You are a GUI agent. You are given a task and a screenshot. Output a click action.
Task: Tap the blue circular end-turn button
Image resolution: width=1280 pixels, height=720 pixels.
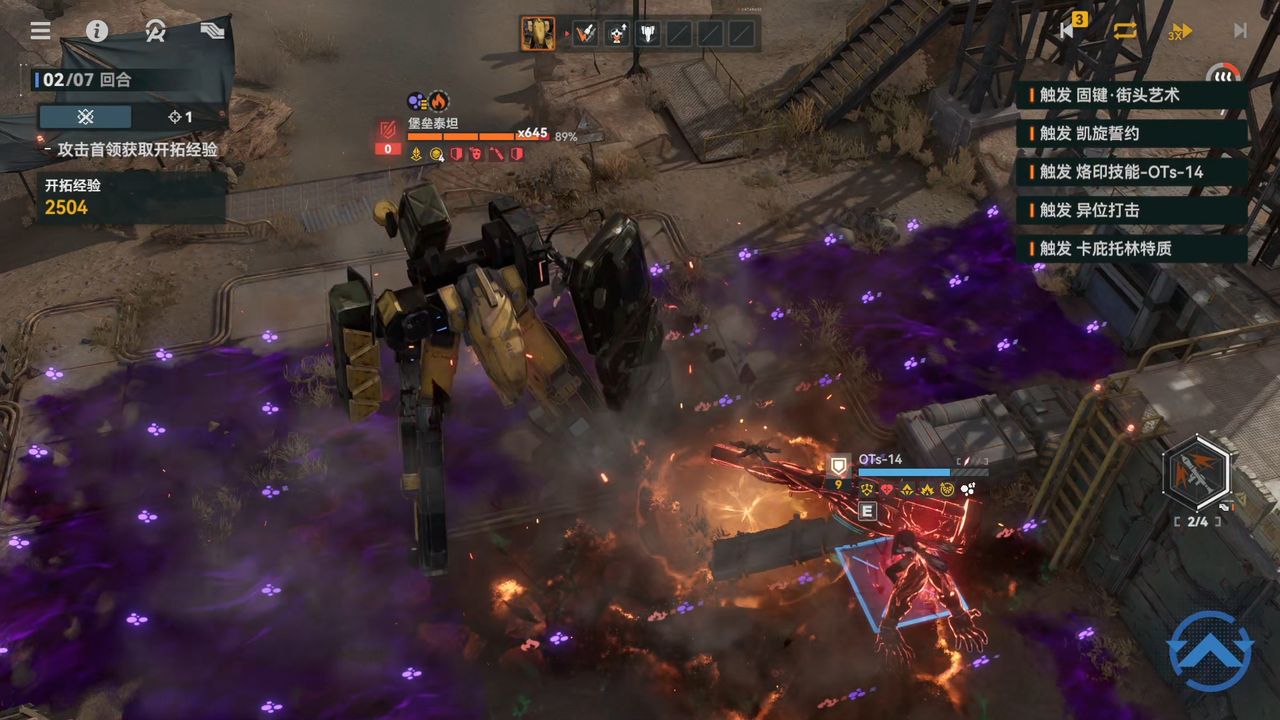point(1209,651)
